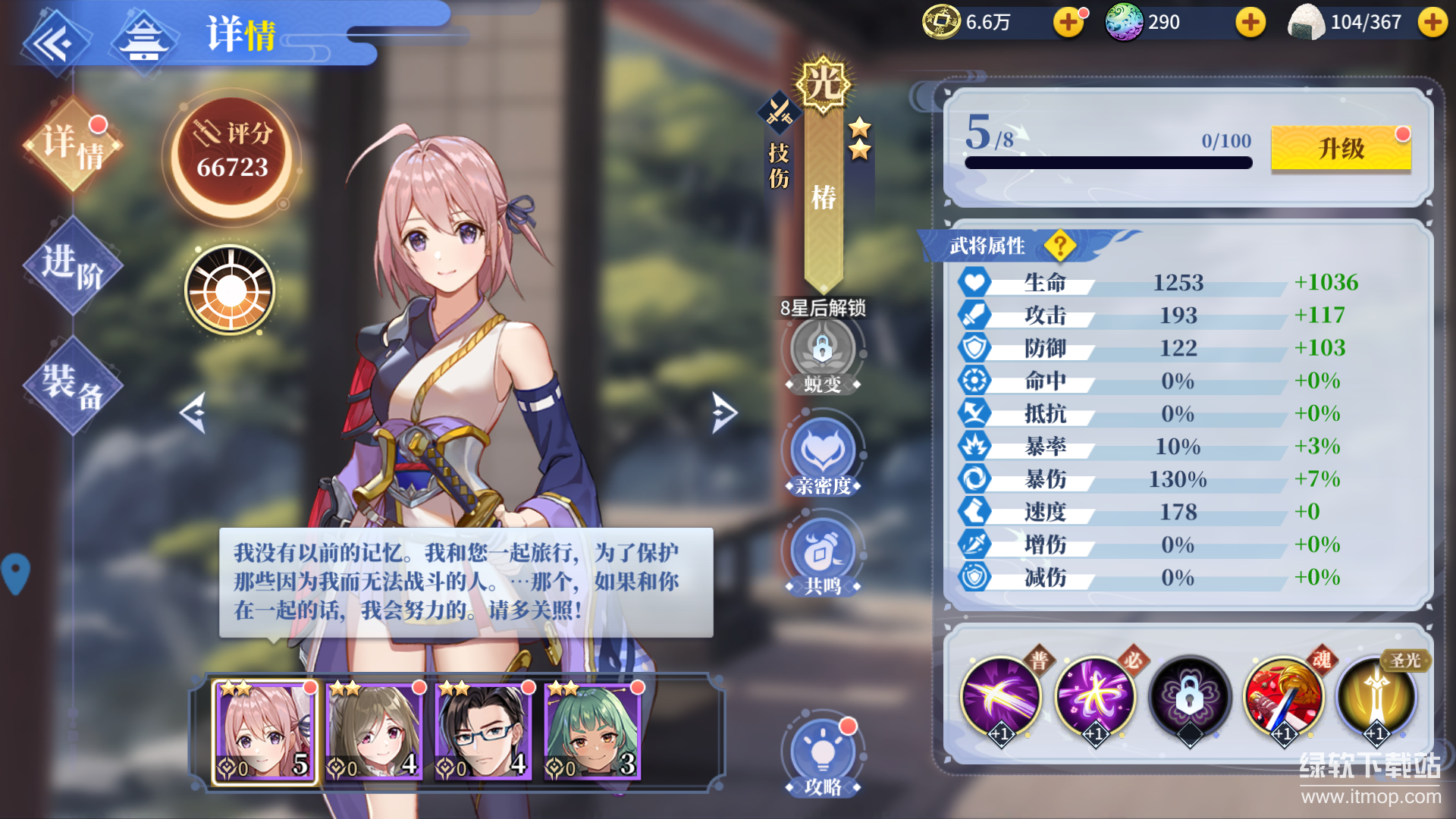Pick the green-haired hero portrait

pyautogui.click(x=592, y=732)
